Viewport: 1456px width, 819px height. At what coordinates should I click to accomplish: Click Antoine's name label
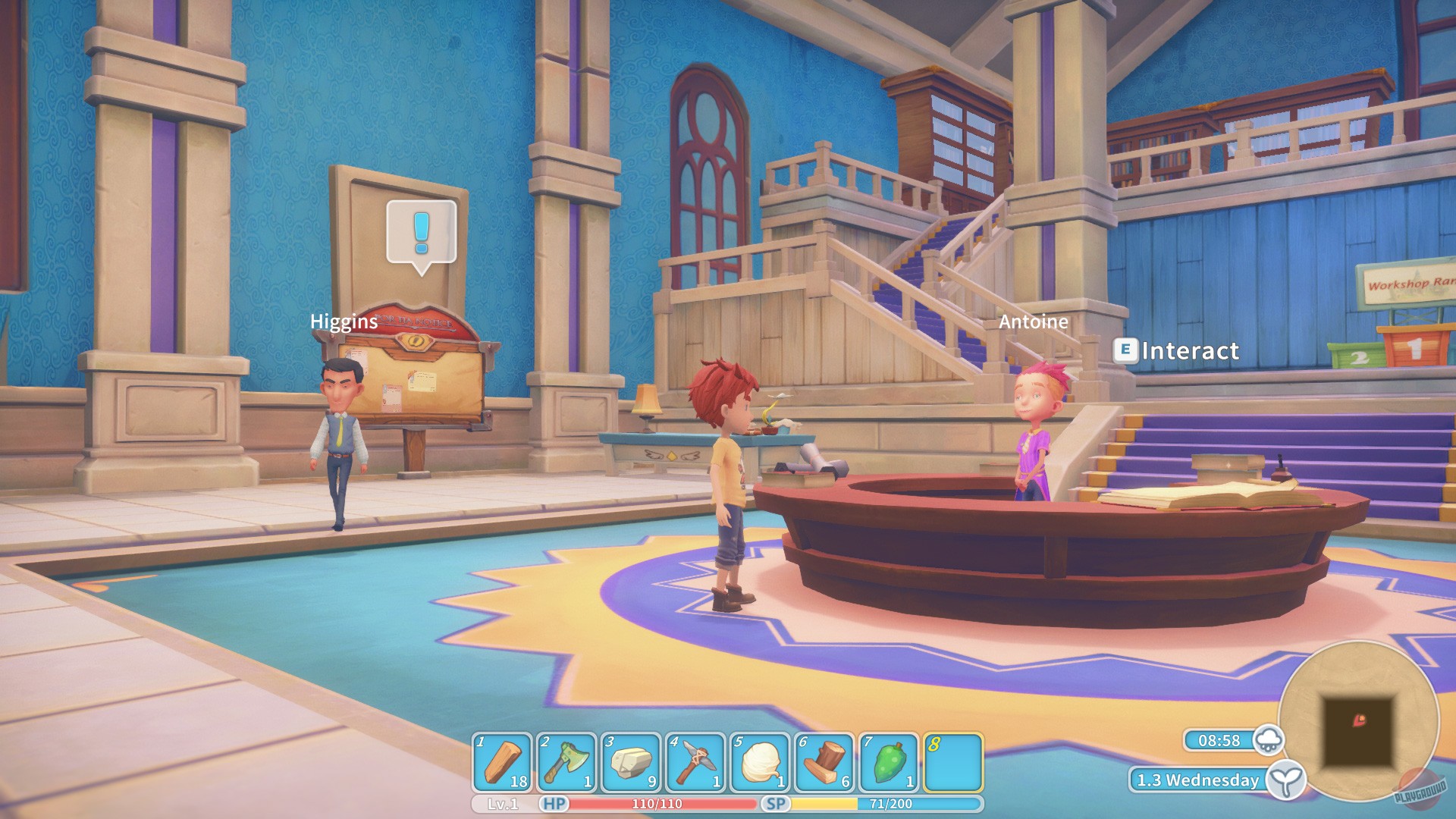1034,322
